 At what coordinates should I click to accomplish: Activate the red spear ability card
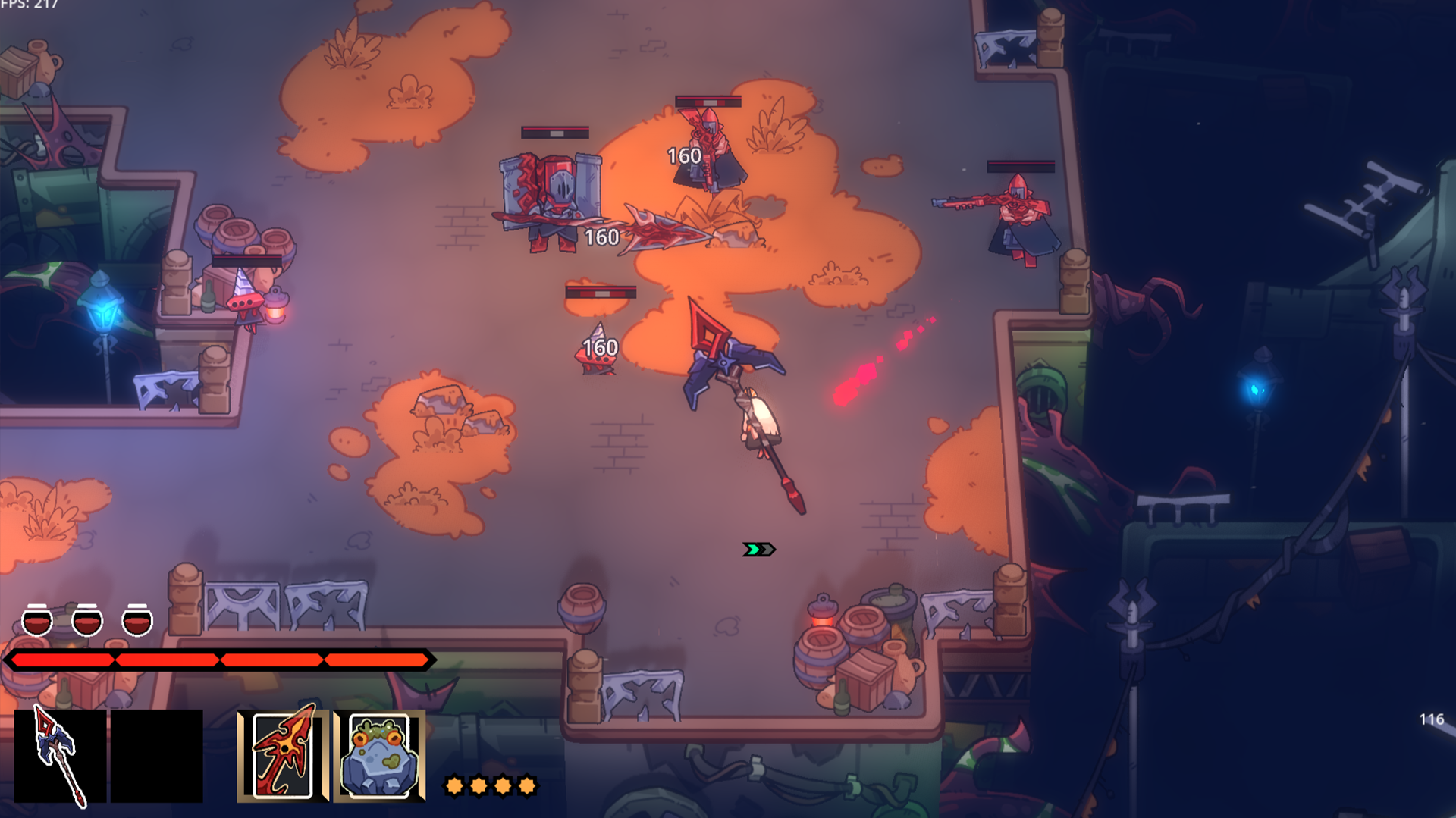[x=283, y=756]
